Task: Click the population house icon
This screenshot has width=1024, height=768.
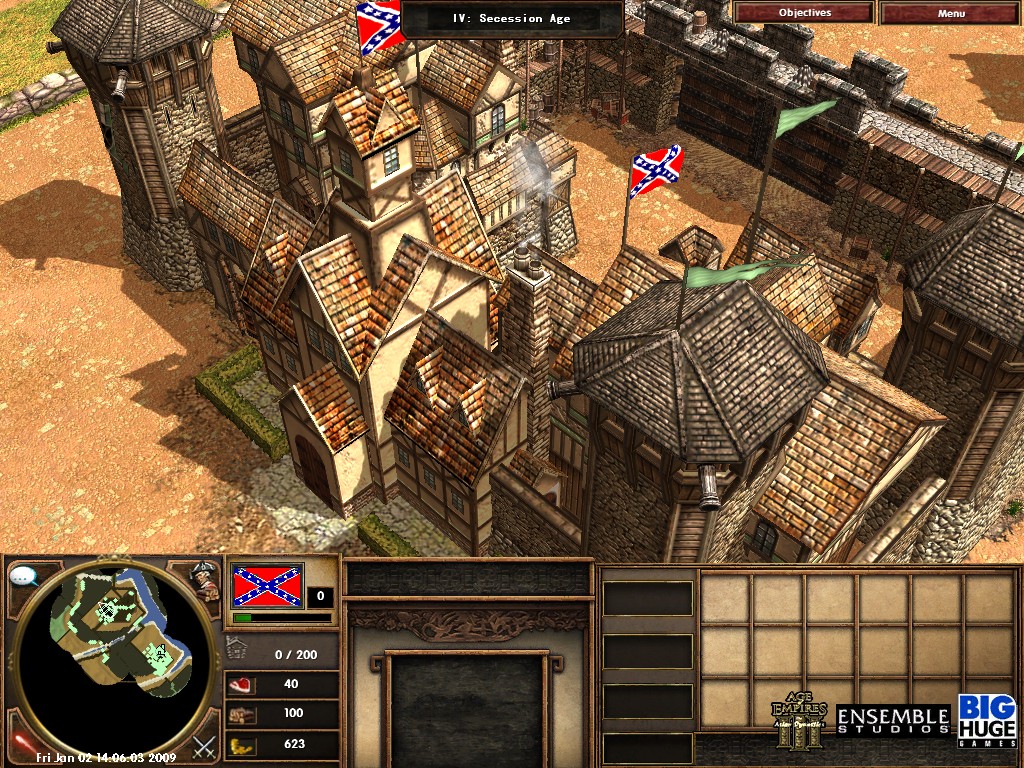Action: click(x=238, y=649)
